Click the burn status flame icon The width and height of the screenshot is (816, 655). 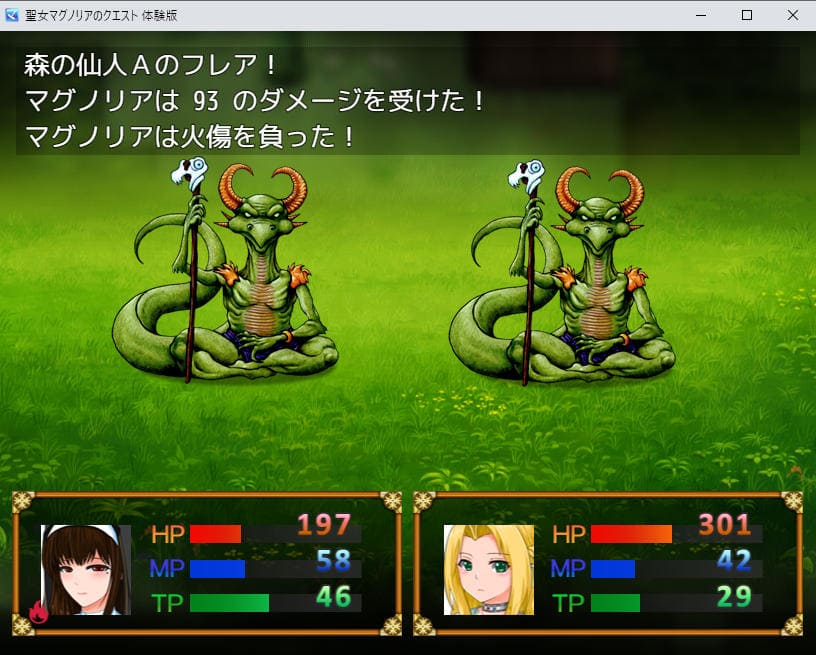coord(39,612)
